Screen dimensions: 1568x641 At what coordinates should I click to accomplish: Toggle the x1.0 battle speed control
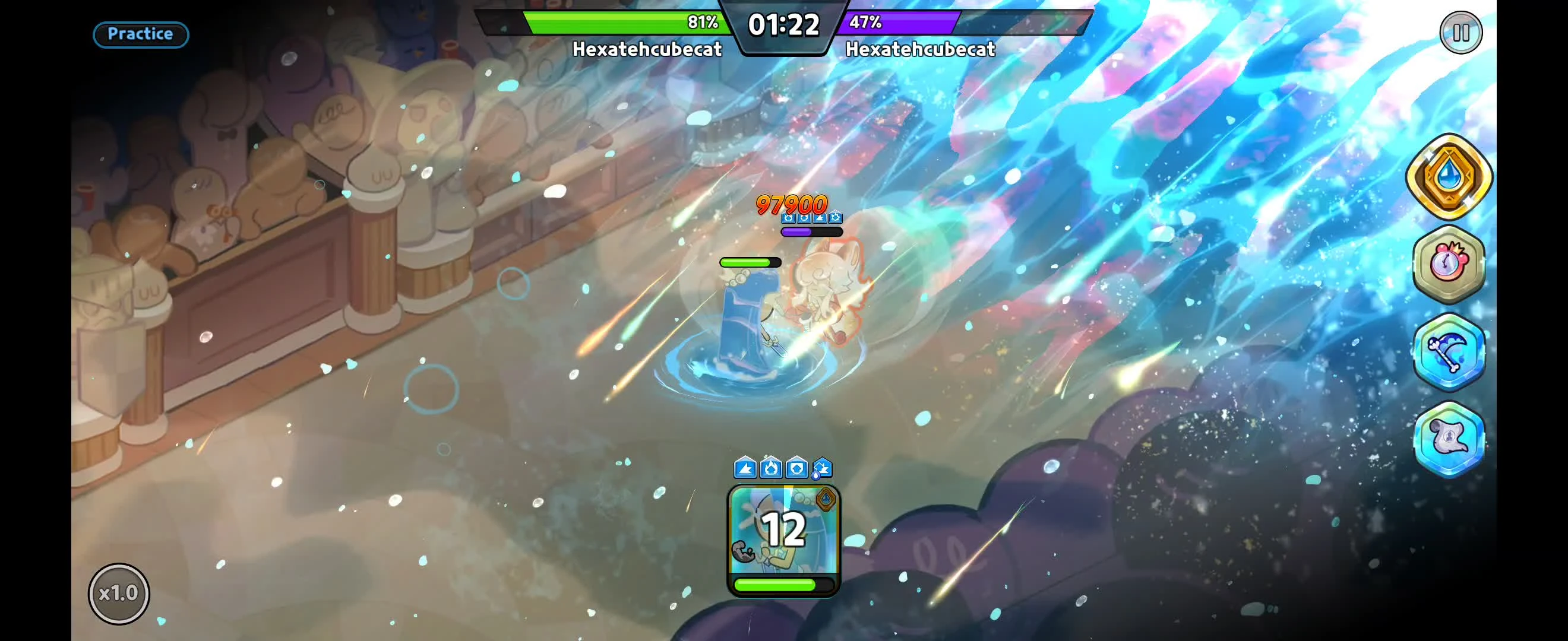[x=119, y=593]
